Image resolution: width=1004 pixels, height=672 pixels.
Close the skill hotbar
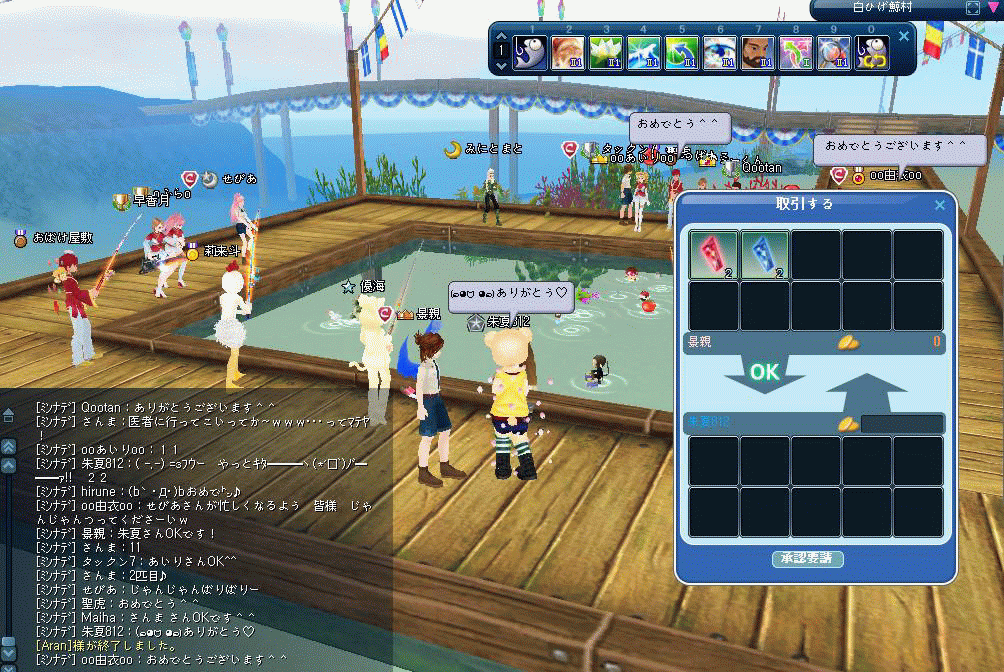904,36
